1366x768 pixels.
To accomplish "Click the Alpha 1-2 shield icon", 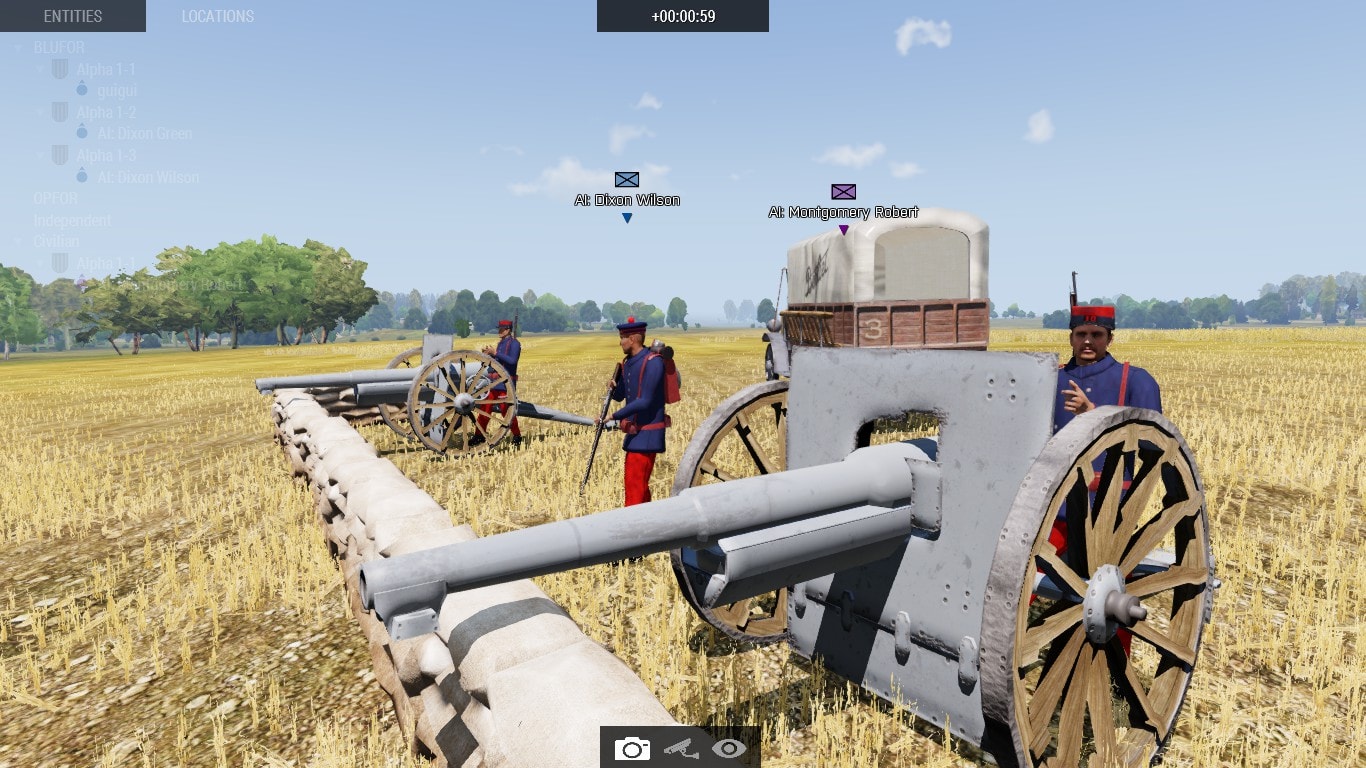I will point(59,112).
